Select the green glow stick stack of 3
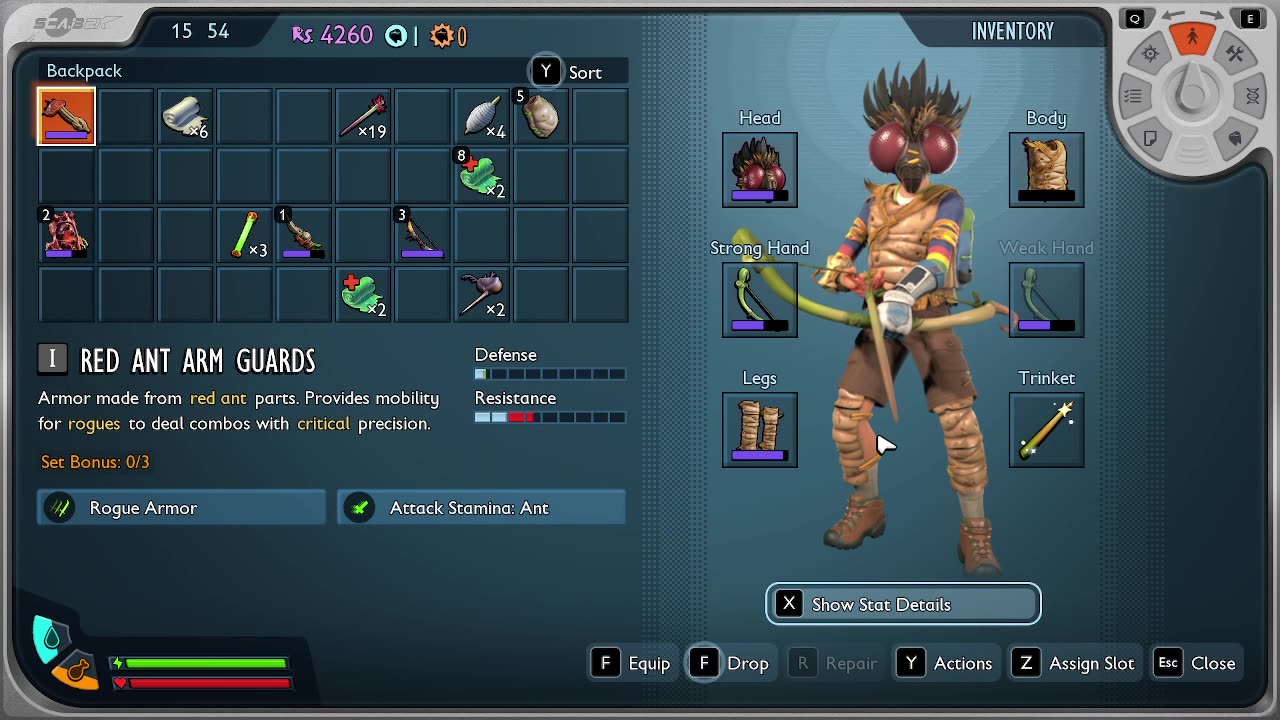 coord(244,234)
